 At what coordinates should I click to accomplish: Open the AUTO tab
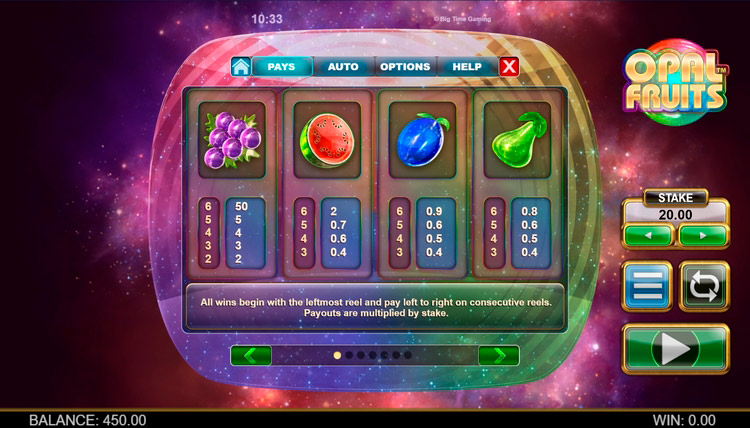[x=343, y=67]
